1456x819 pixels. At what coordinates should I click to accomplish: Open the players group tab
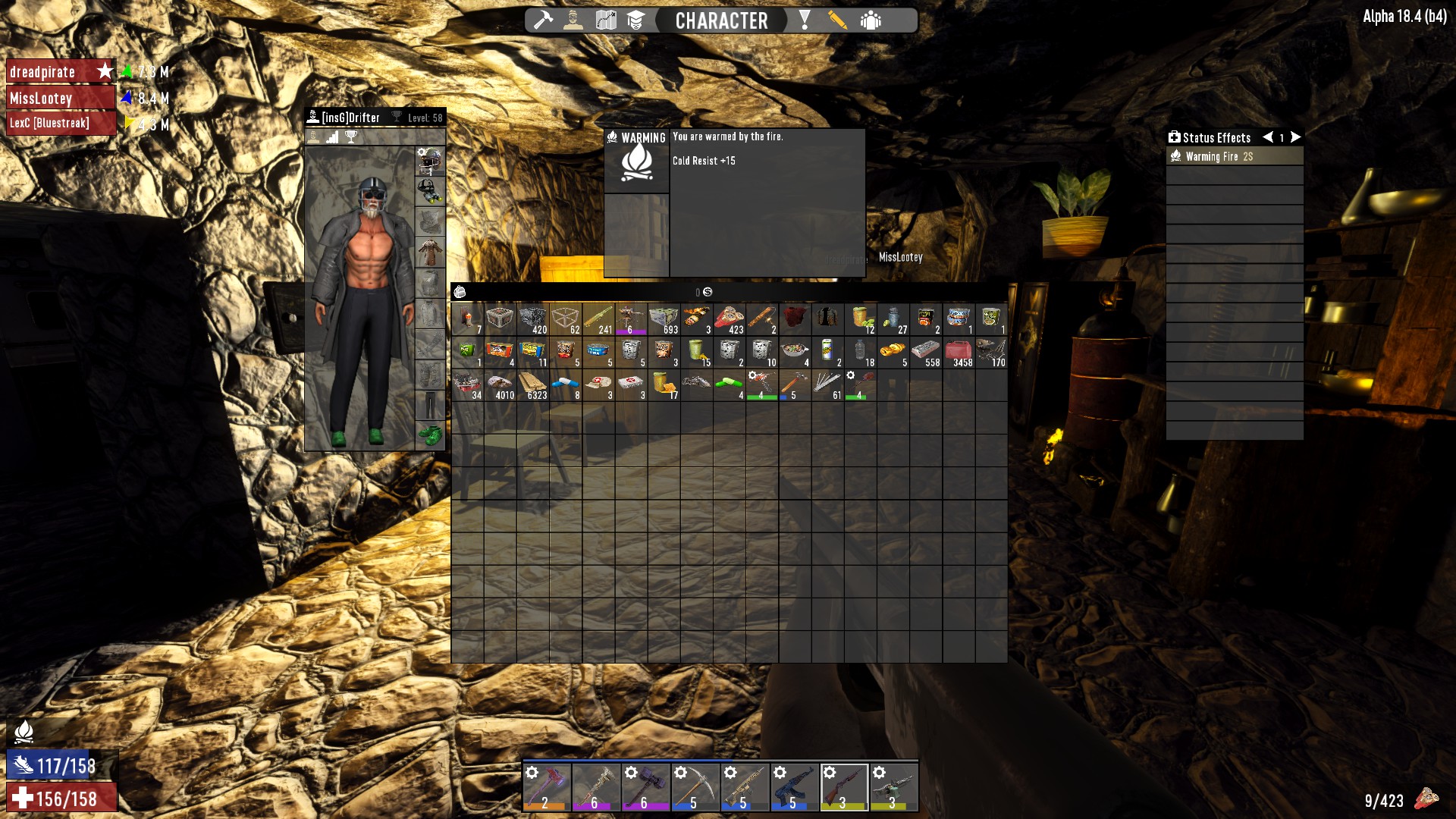coord(871,20)
